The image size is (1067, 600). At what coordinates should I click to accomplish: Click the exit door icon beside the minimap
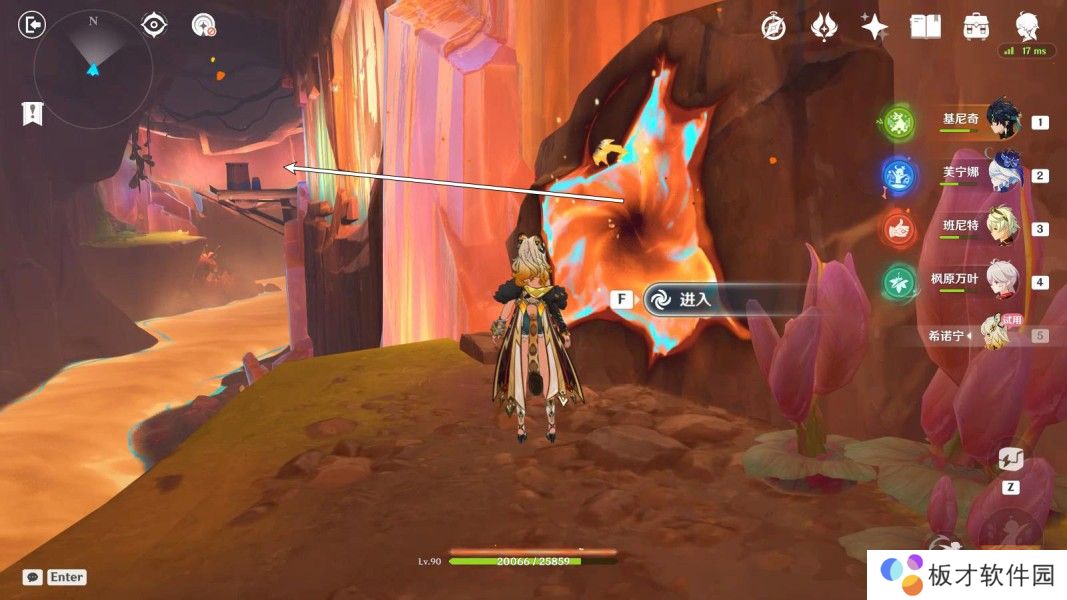point(32,25)
